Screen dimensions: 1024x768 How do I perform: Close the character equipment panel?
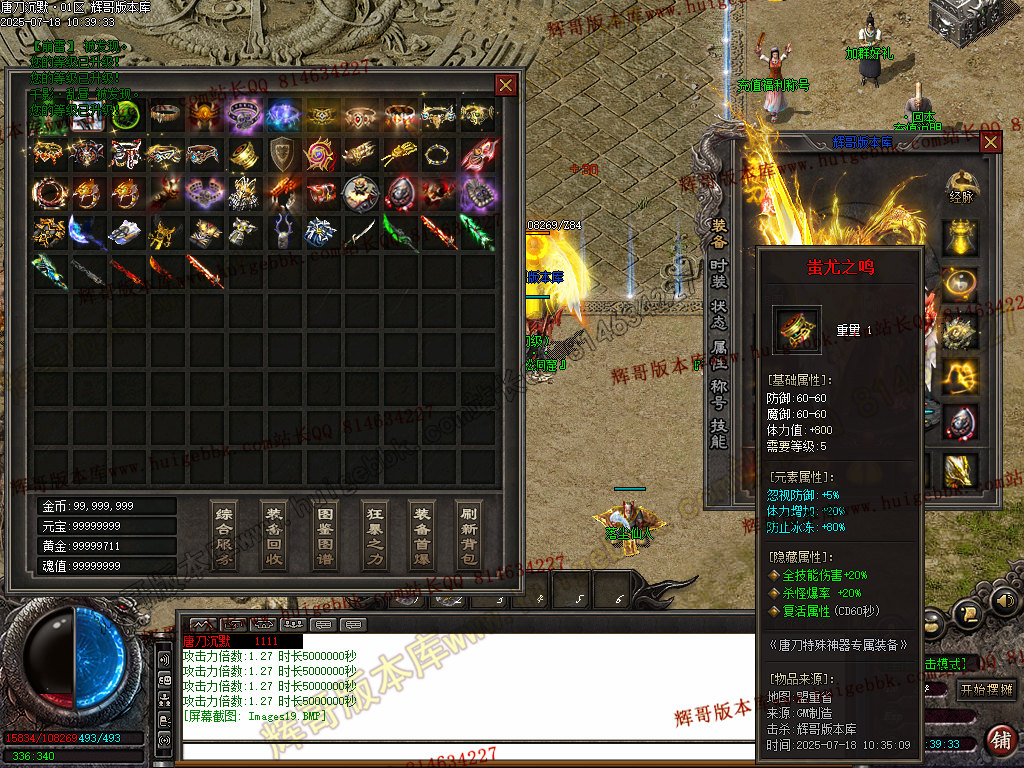click(x=990, y=142)
